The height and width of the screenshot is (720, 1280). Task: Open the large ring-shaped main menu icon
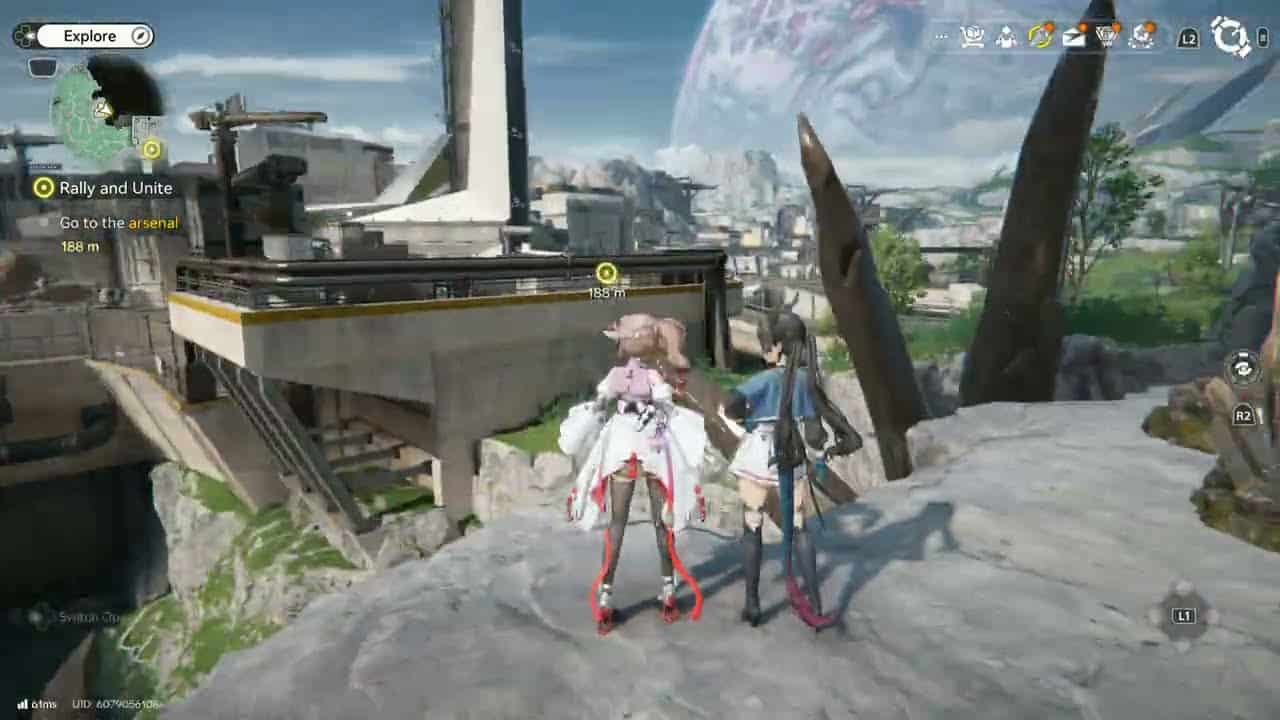click(1231, 36)
